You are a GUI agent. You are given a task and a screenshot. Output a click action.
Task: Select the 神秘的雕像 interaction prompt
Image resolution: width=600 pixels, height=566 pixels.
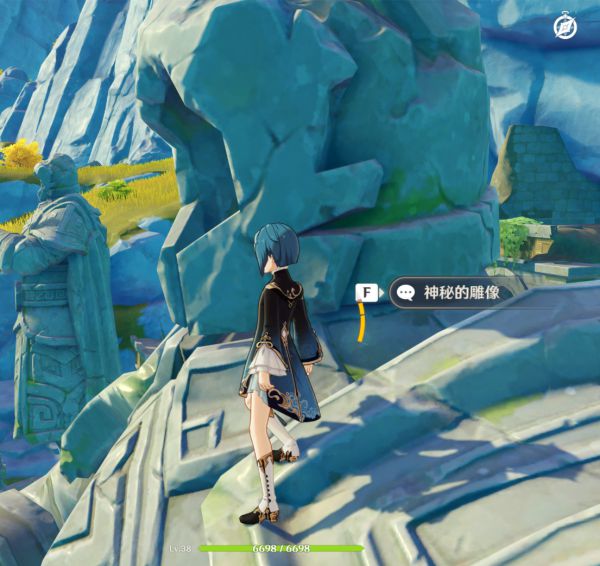[x=453, y=293]
